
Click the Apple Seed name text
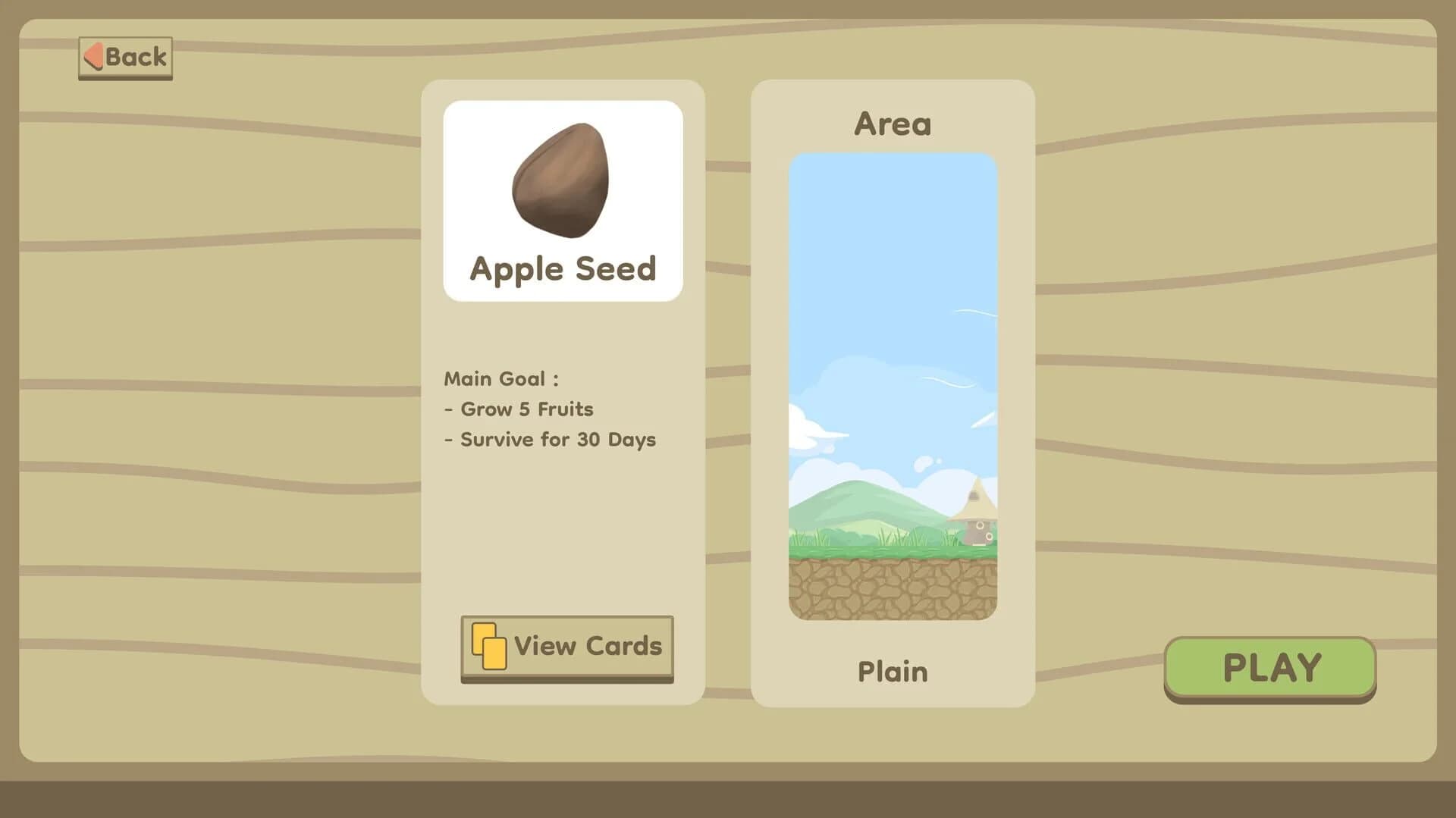point(563,268)
